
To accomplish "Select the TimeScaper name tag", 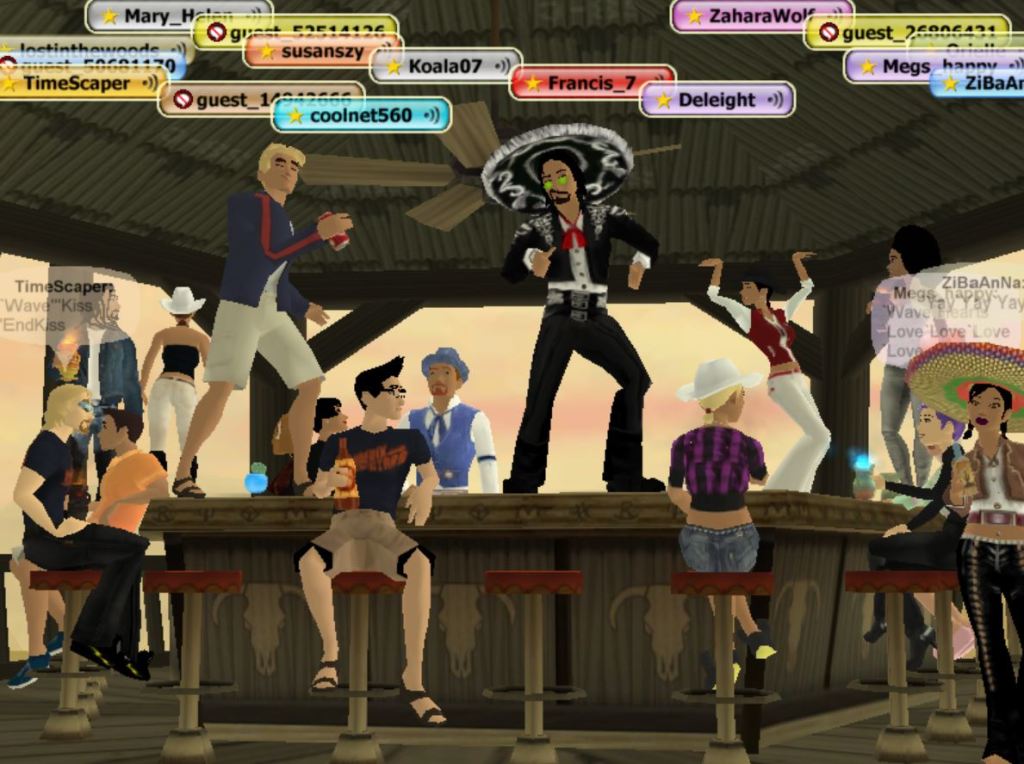I will (77, 83).
